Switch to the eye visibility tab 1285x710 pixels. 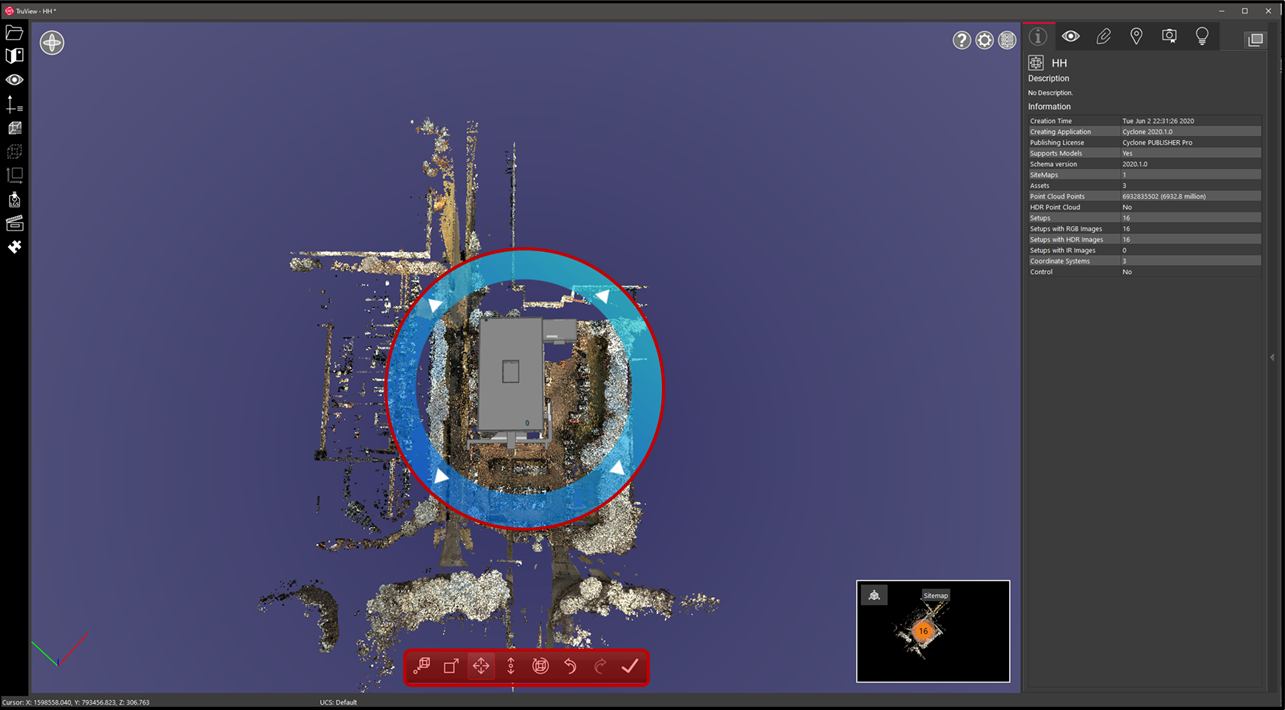[1070, 36]
